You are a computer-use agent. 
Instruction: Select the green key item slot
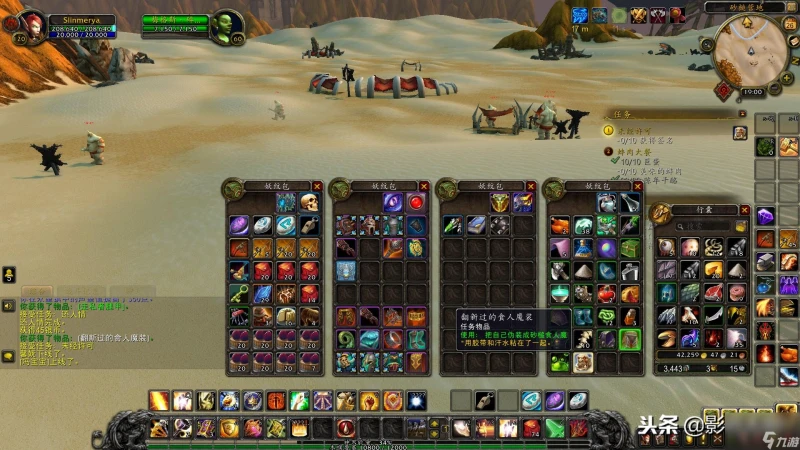tap(238, 293)
